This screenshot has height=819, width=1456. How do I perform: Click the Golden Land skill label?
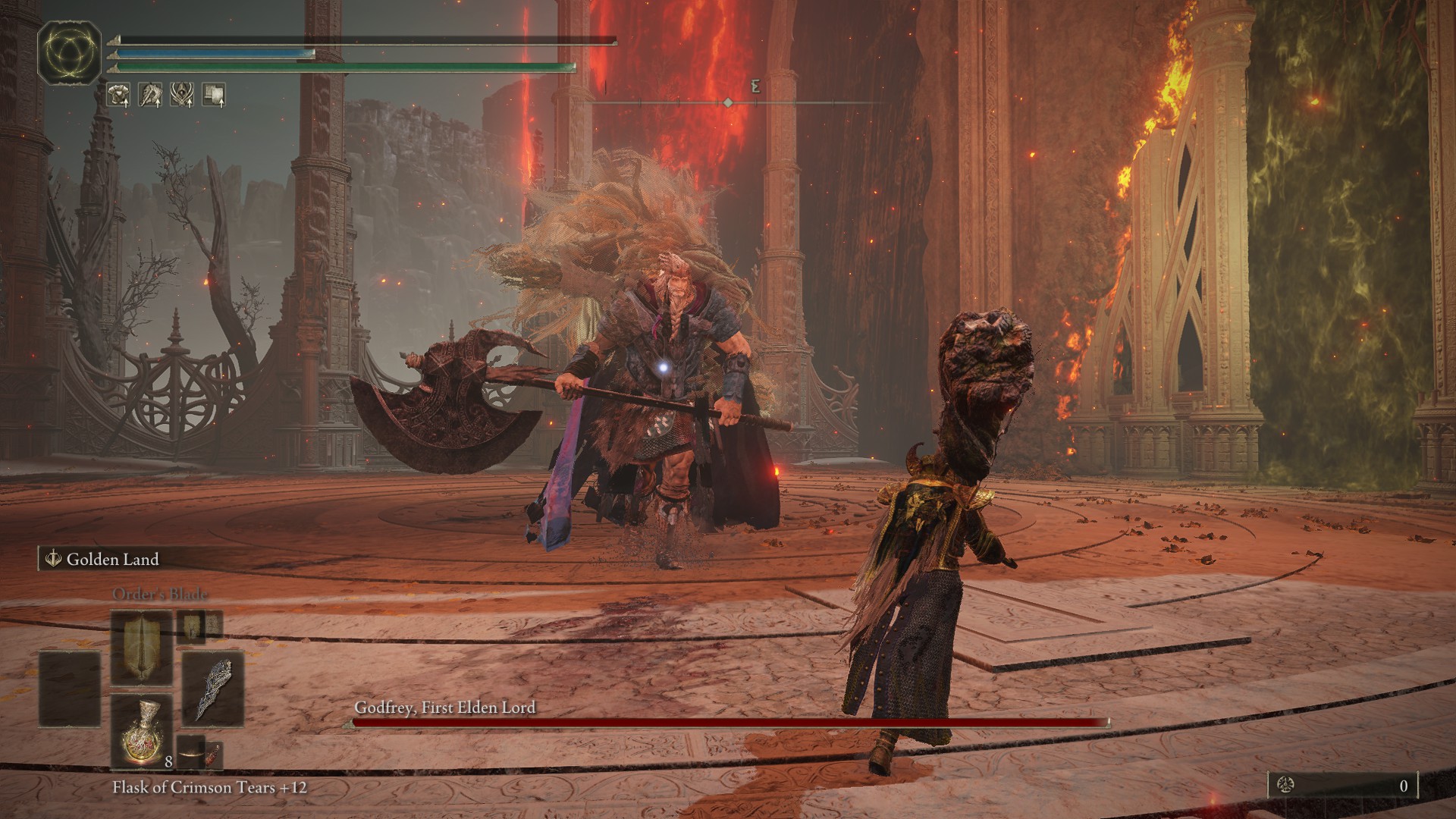click(112, 560)
